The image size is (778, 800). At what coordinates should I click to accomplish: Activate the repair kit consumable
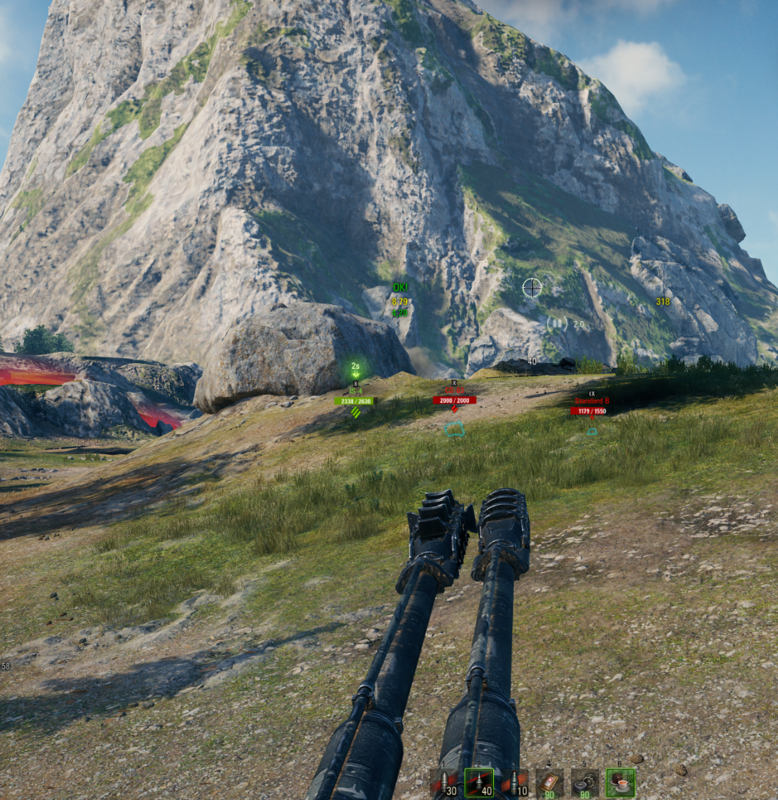(x=584, y=782)
